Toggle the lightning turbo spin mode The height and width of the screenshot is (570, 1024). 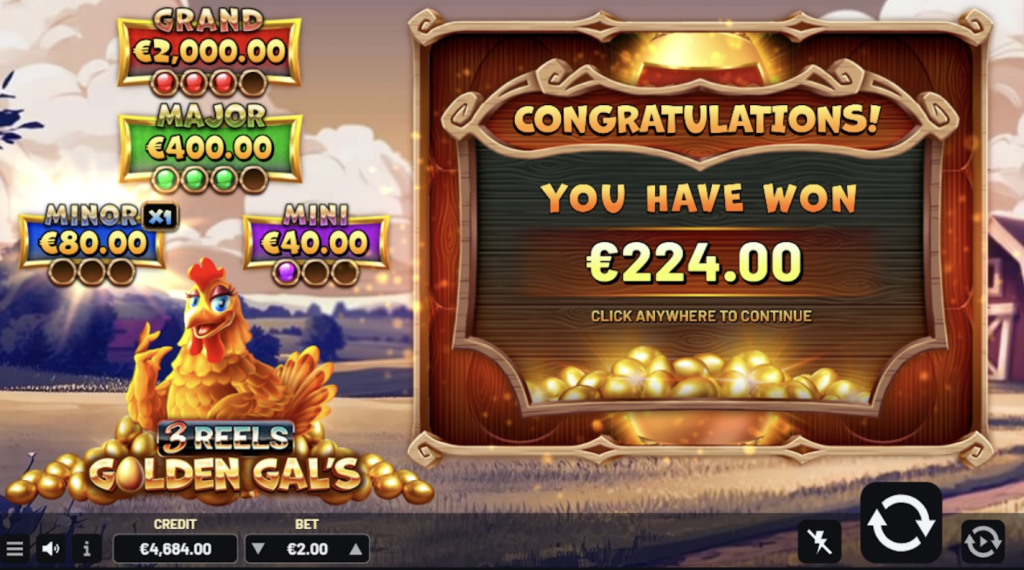tap(819, 541)
